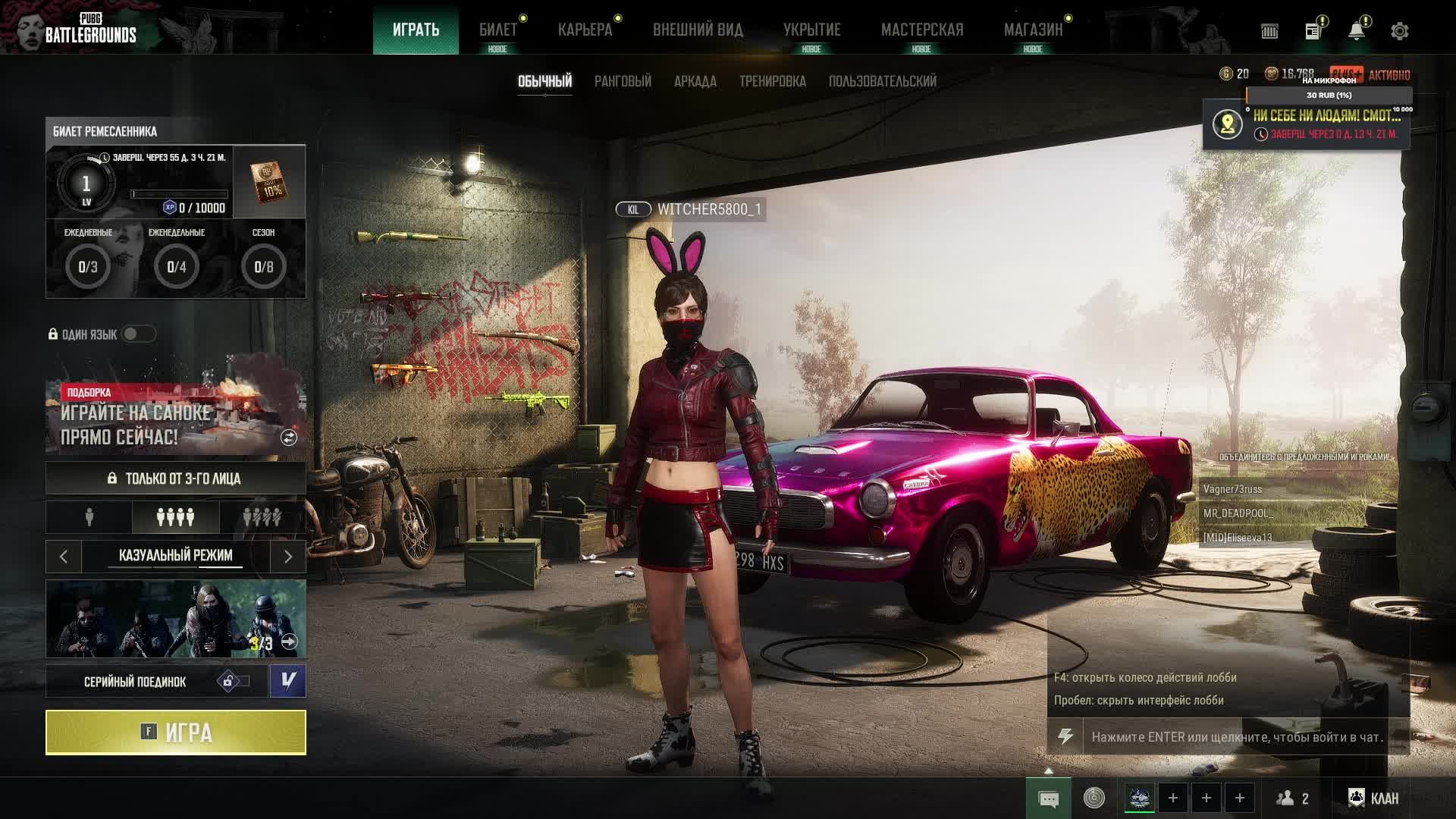Open the ВНЕШНИЙ ВИД customization tab
Screen dimensions: 1456x819
click(698, 30)
